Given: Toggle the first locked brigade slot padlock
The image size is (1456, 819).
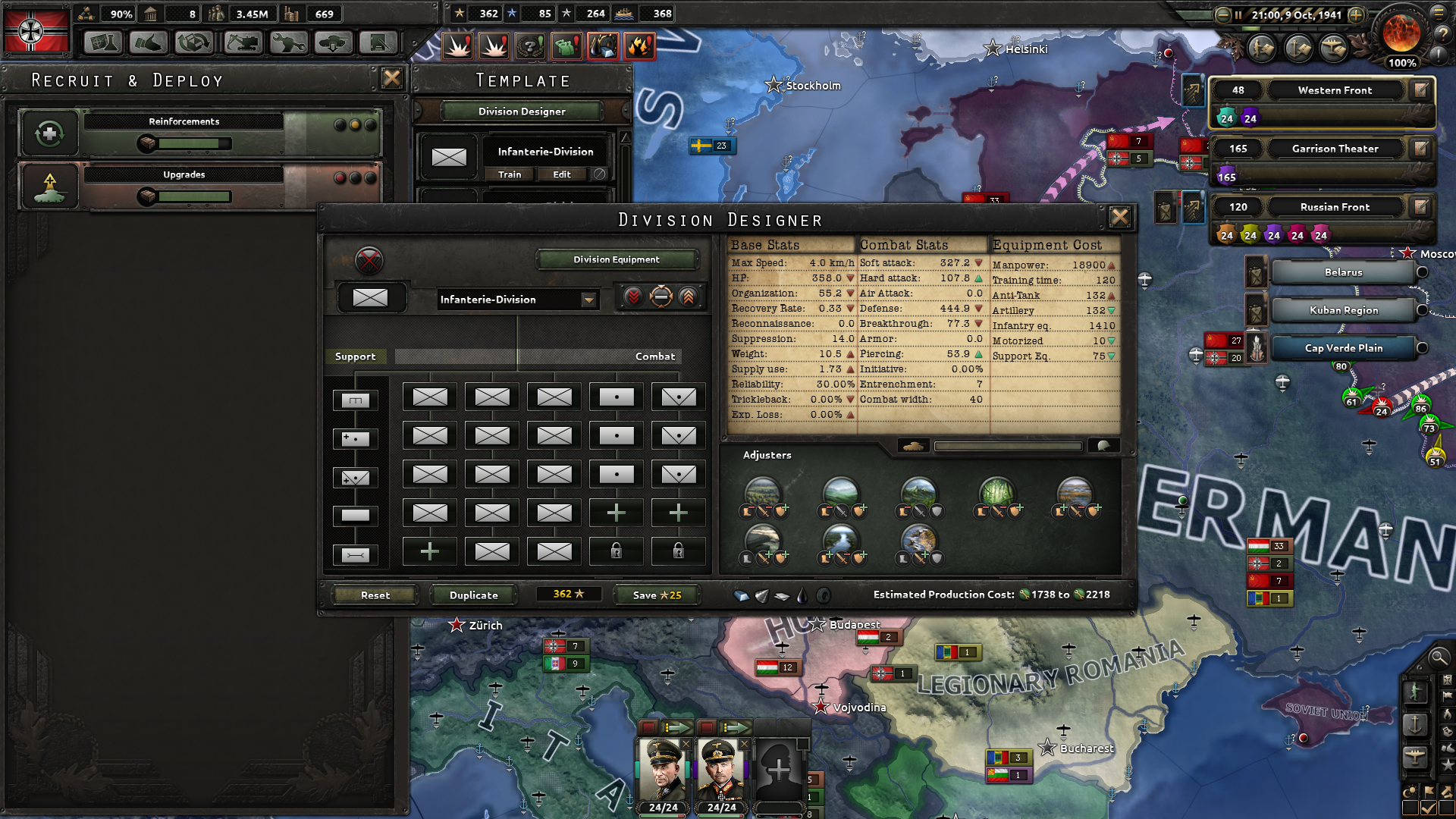Looking at the screenshot, I should pyautogui.click(x=616, y=551).
